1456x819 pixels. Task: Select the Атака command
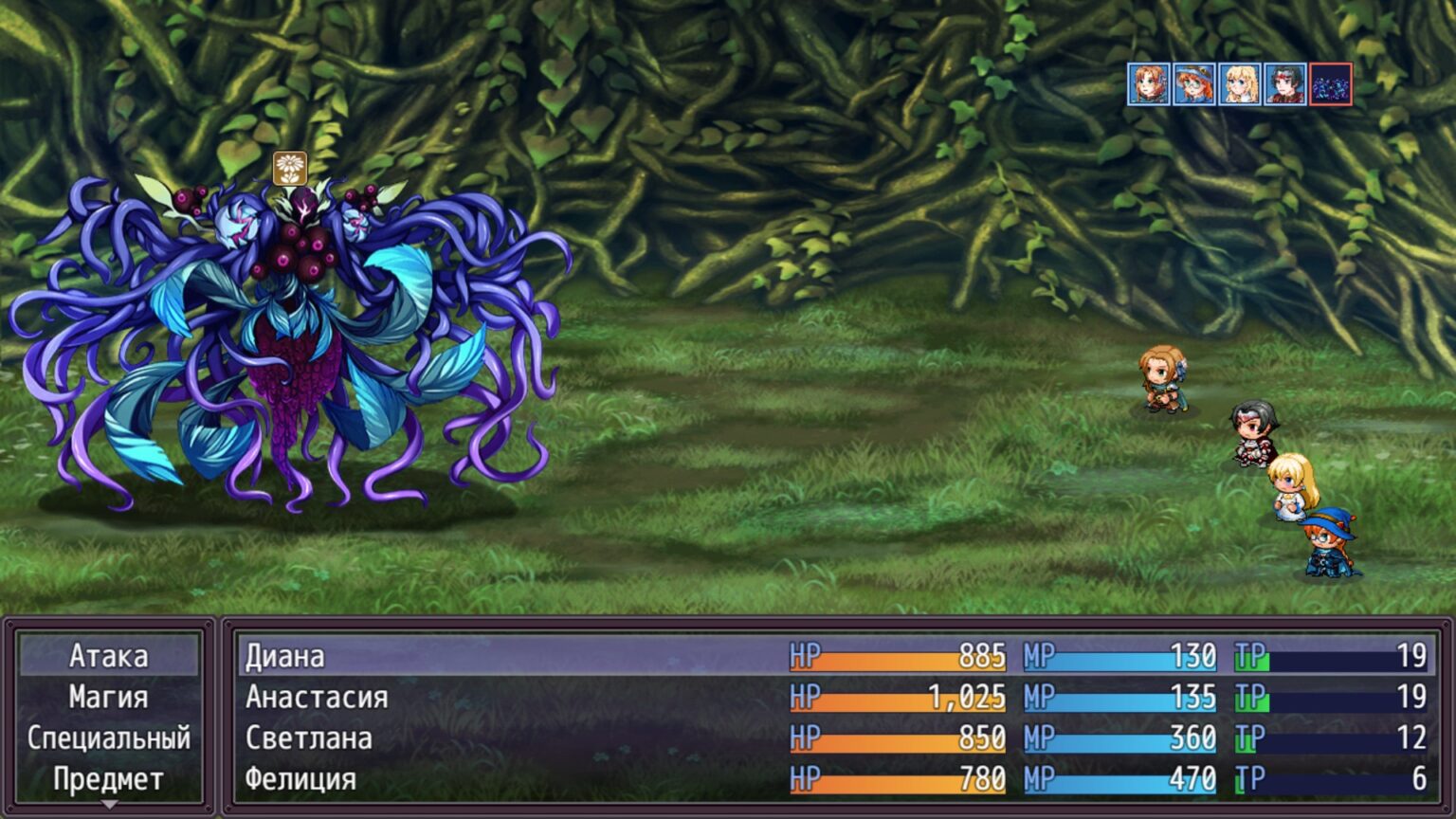coord(109,656)
